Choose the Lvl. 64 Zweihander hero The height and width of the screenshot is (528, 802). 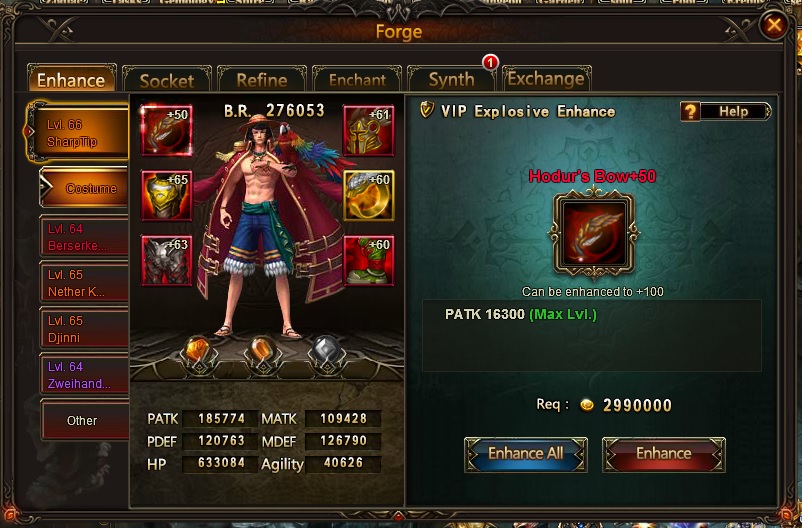[84, 375]
